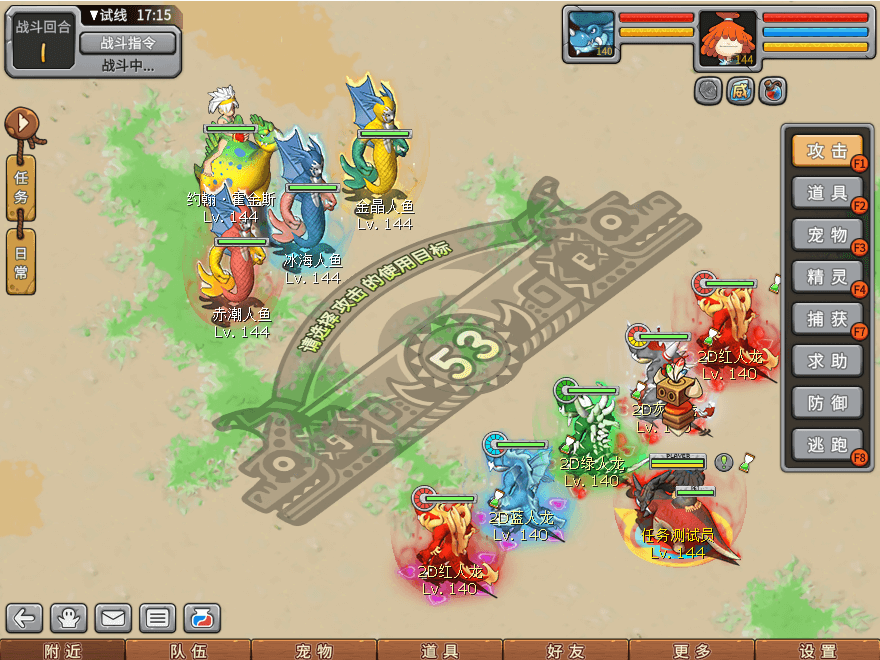The height and width of the screenshot is (660, 880).
Task: Choose the 宠物 pet command
Action: tap(827, 235)
